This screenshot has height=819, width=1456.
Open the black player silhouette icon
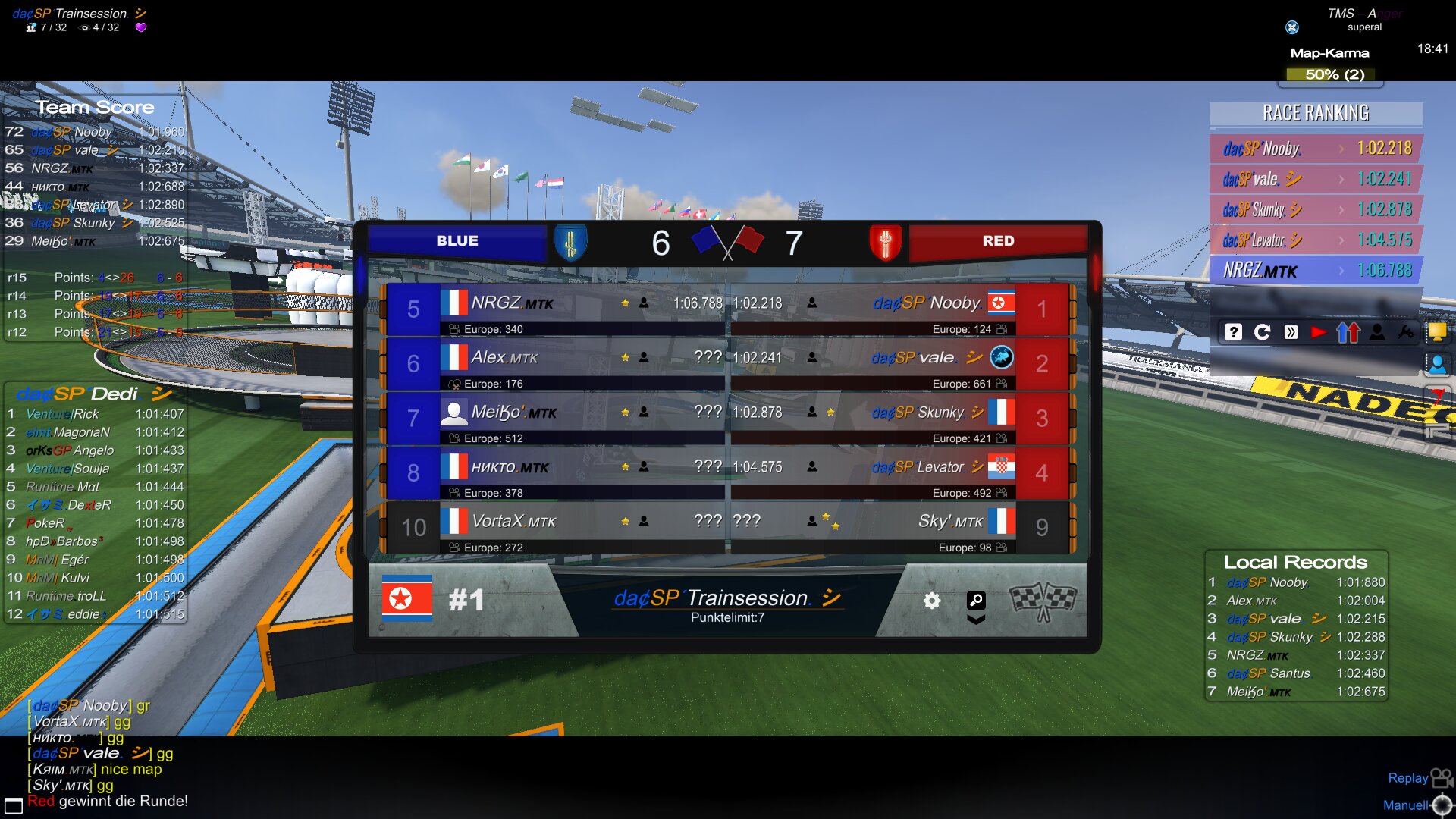point(1377,332)
